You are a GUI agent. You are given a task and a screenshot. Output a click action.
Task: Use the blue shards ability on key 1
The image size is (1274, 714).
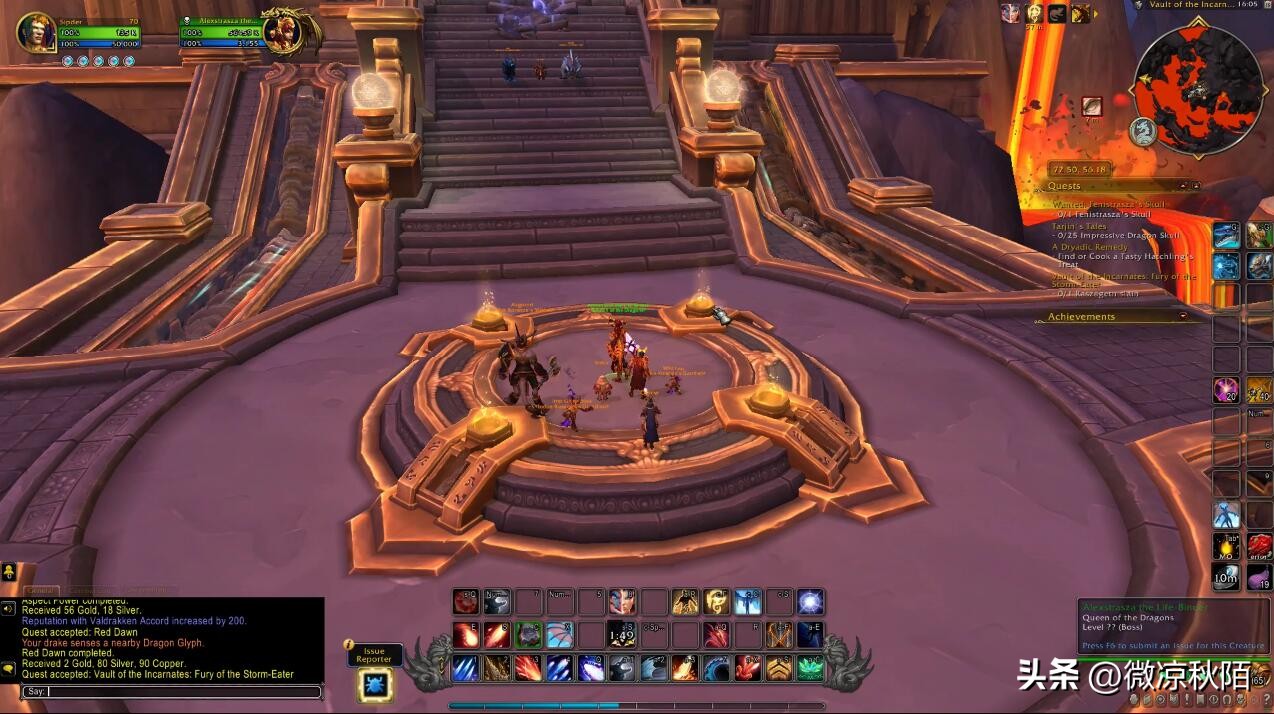click(466, 668)
